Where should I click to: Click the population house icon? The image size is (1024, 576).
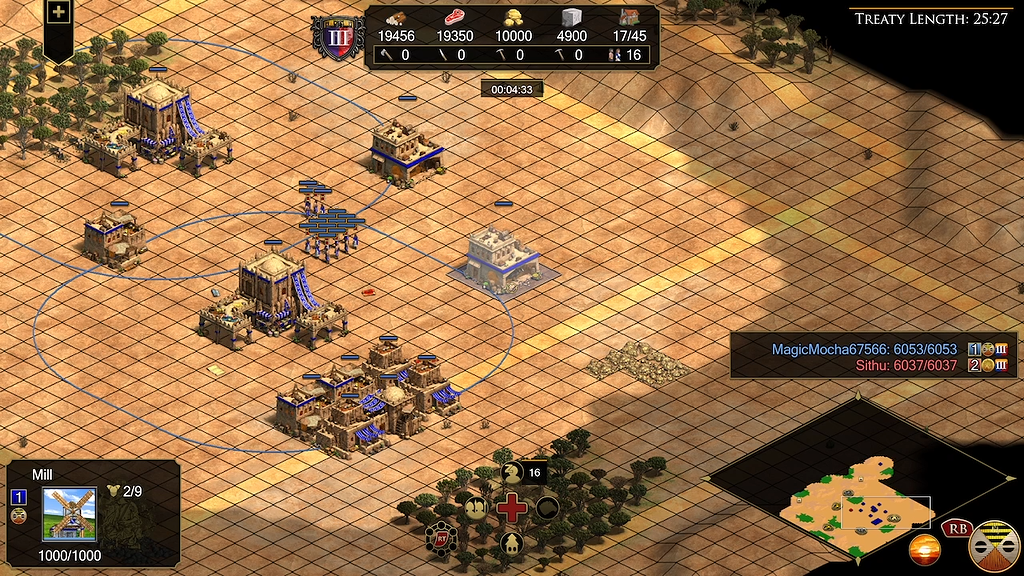(x=630, y=17)
